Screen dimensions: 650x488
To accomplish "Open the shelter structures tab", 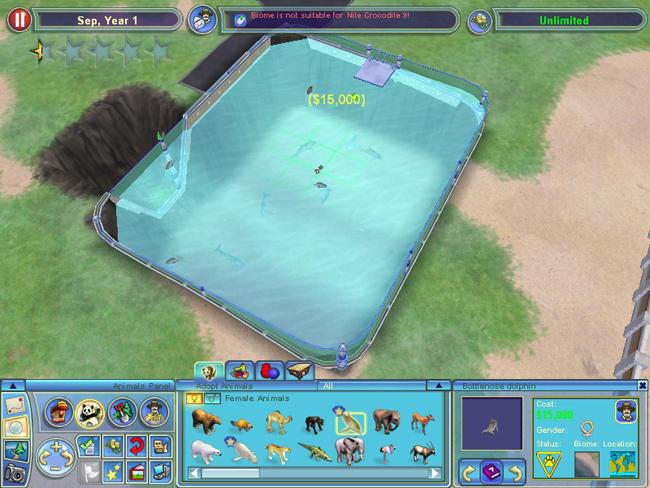I will pyautogui.click(x=298, y=371).
